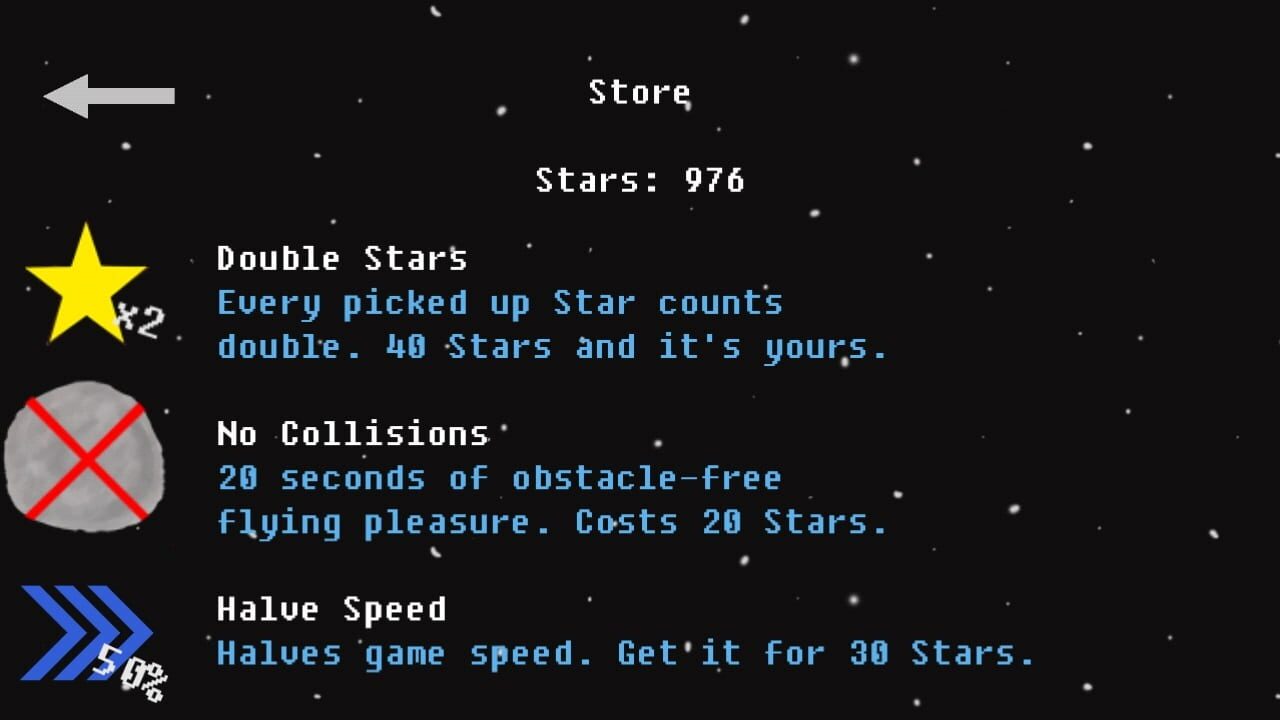
Task: Return to previous screen via back arrow
Action: [x=108, y=94]
